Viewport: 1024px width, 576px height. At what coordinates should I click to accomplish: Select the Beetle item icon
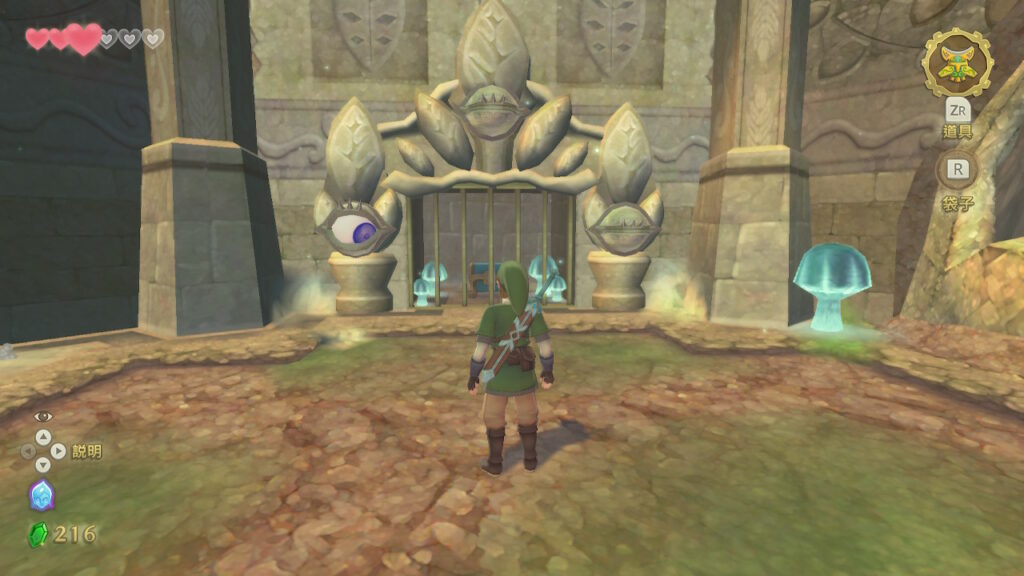point(957,63)
